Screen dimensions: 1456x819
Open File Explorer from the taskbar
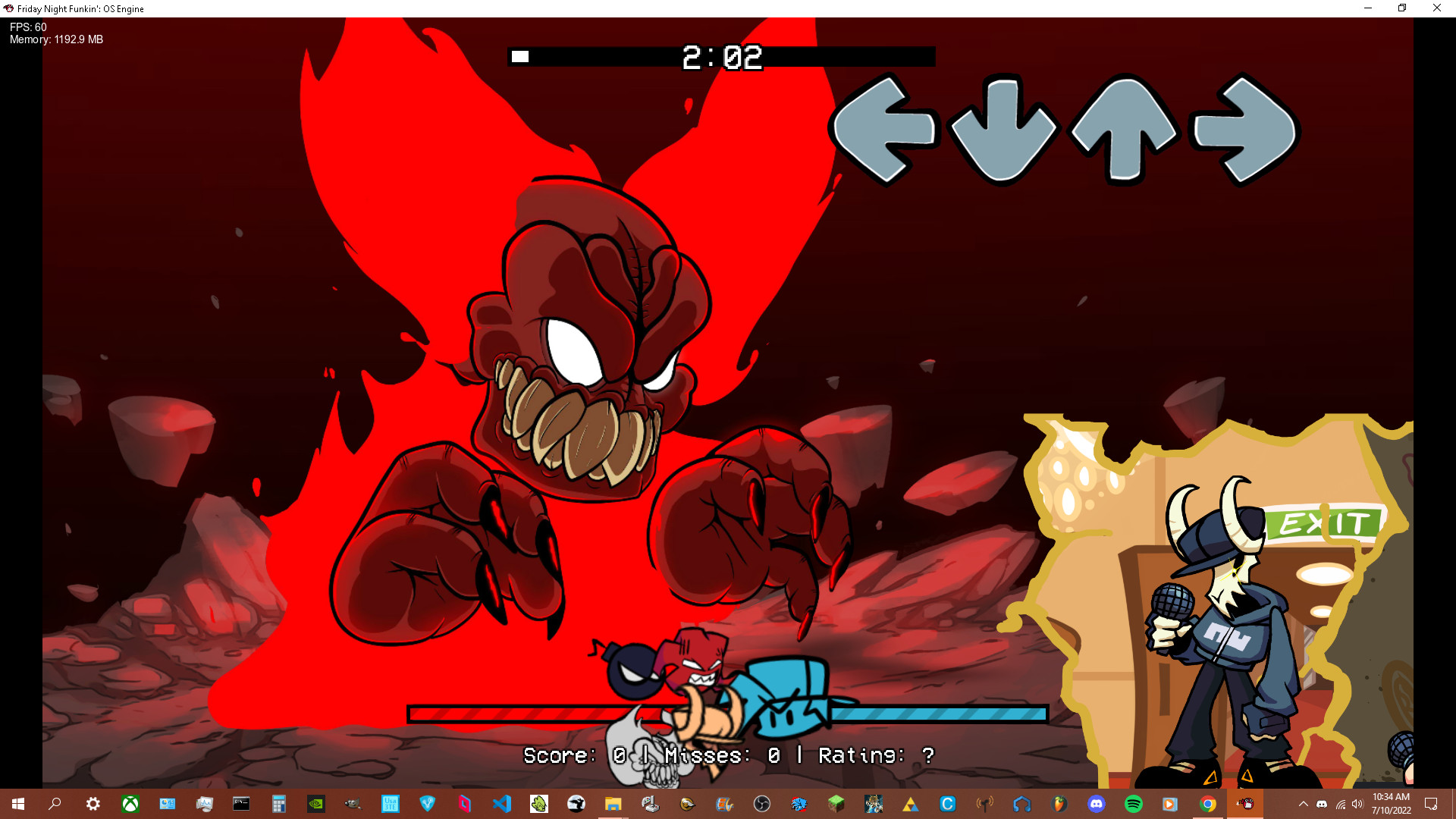tap(613, 804)
